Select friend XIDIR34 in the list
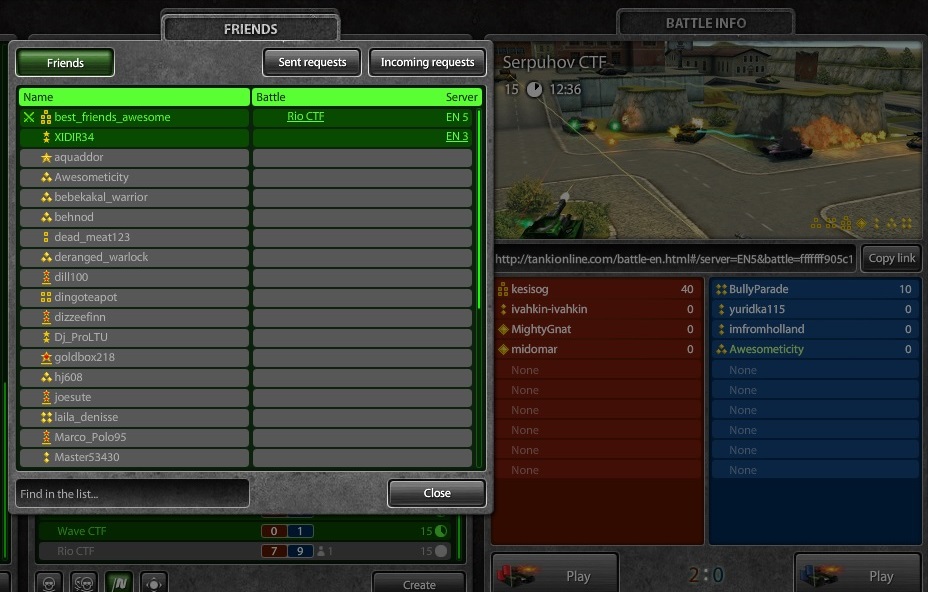 pos(74,137)
